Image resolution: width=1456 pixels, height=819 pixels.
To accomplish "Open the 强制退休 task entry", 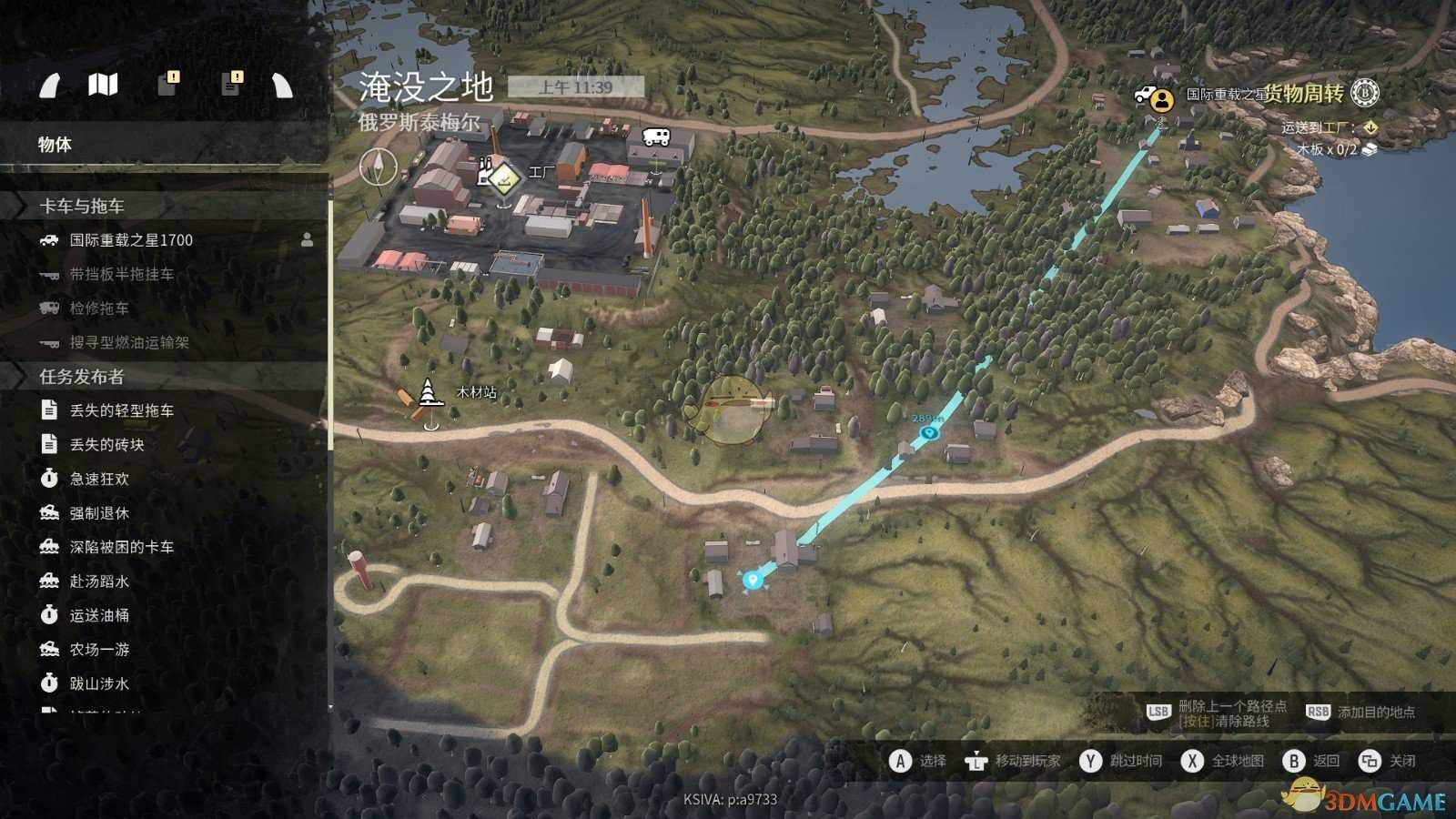I will click(x=99, y=513).
